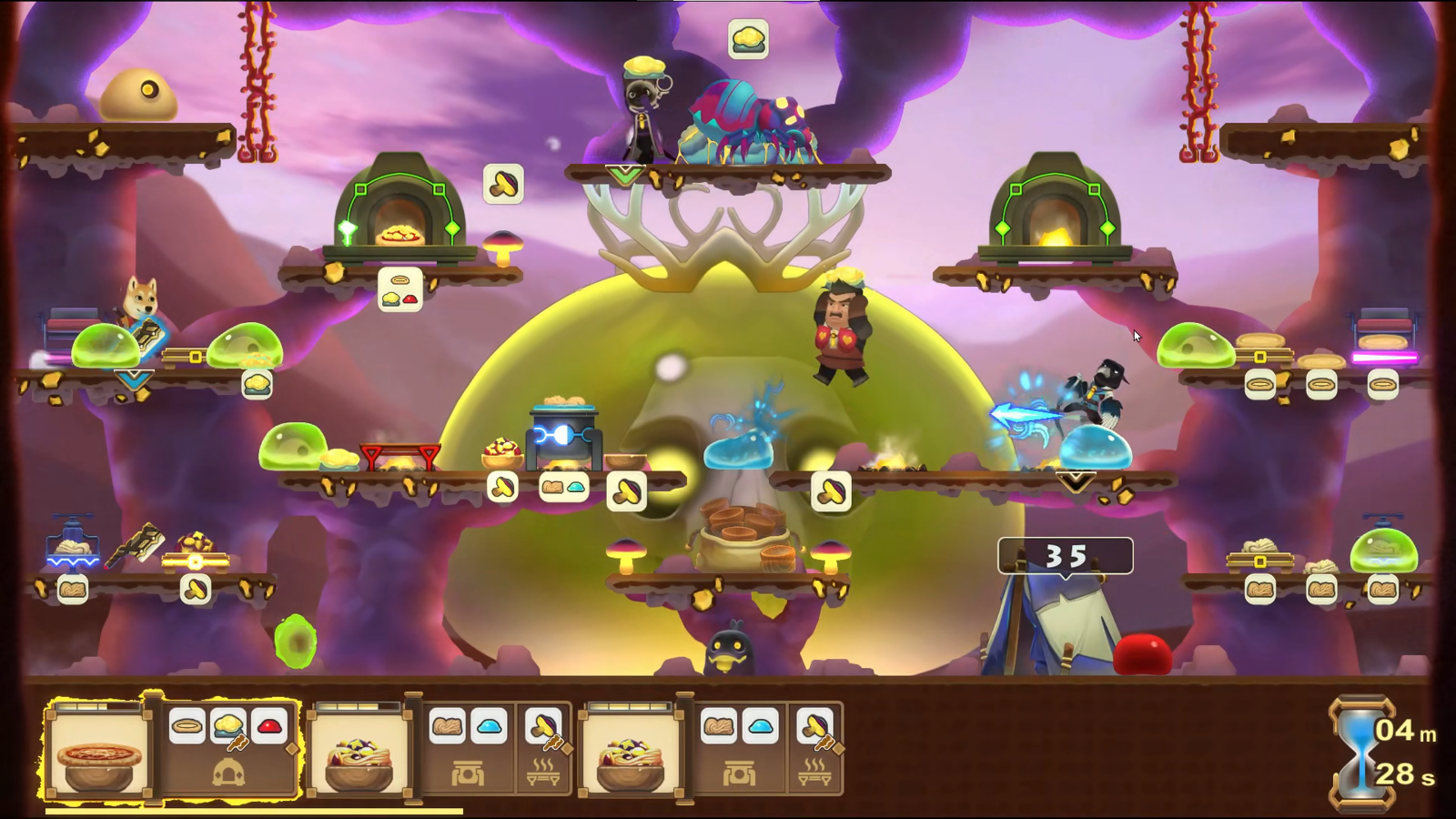Click the cheese ingredient in pizza recipe
This screenshot has width=1456, height=819.
228,726
